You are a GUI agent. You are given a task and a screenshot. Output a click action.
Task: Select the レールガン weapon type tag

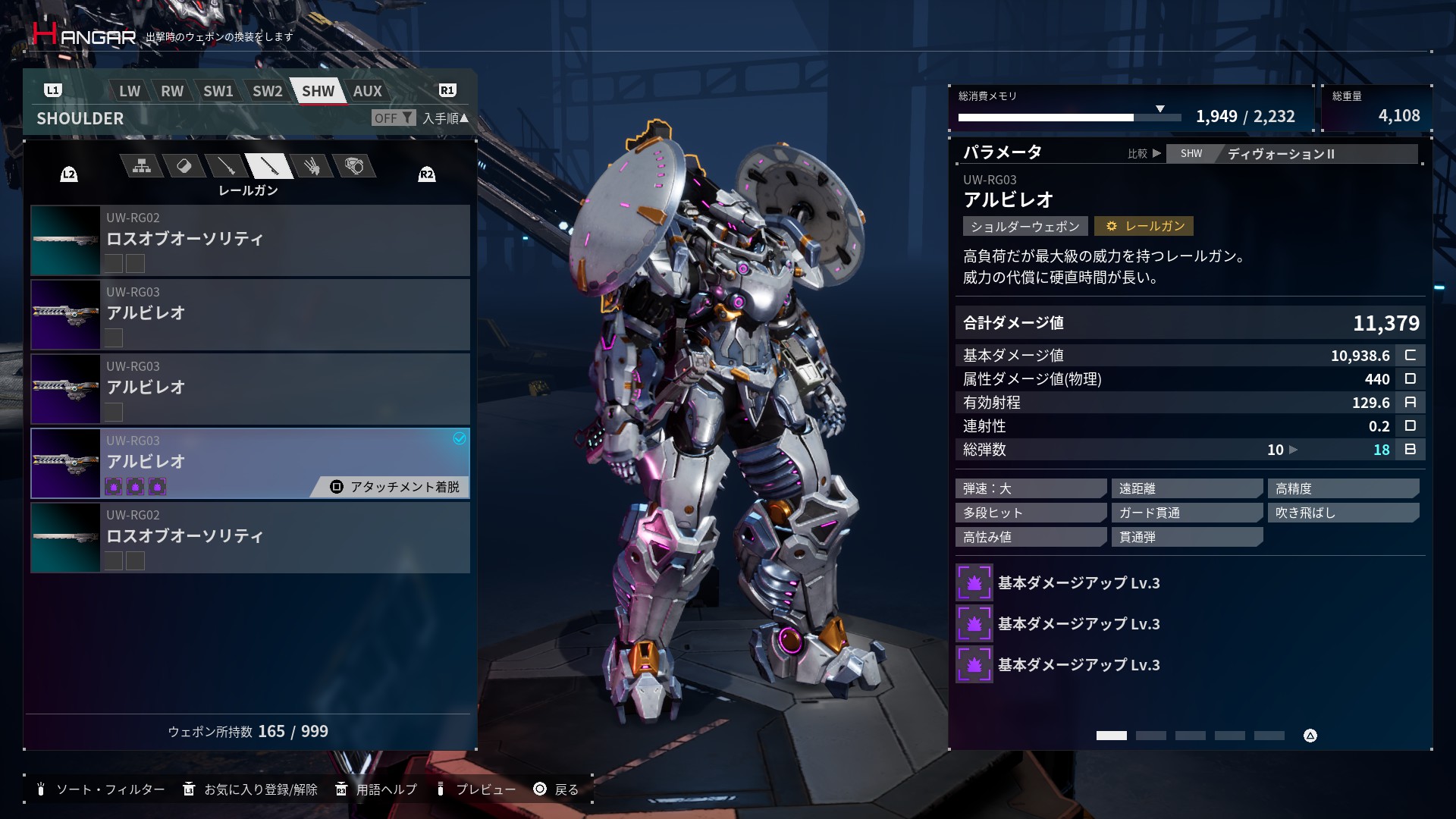tap(1144, 226)
